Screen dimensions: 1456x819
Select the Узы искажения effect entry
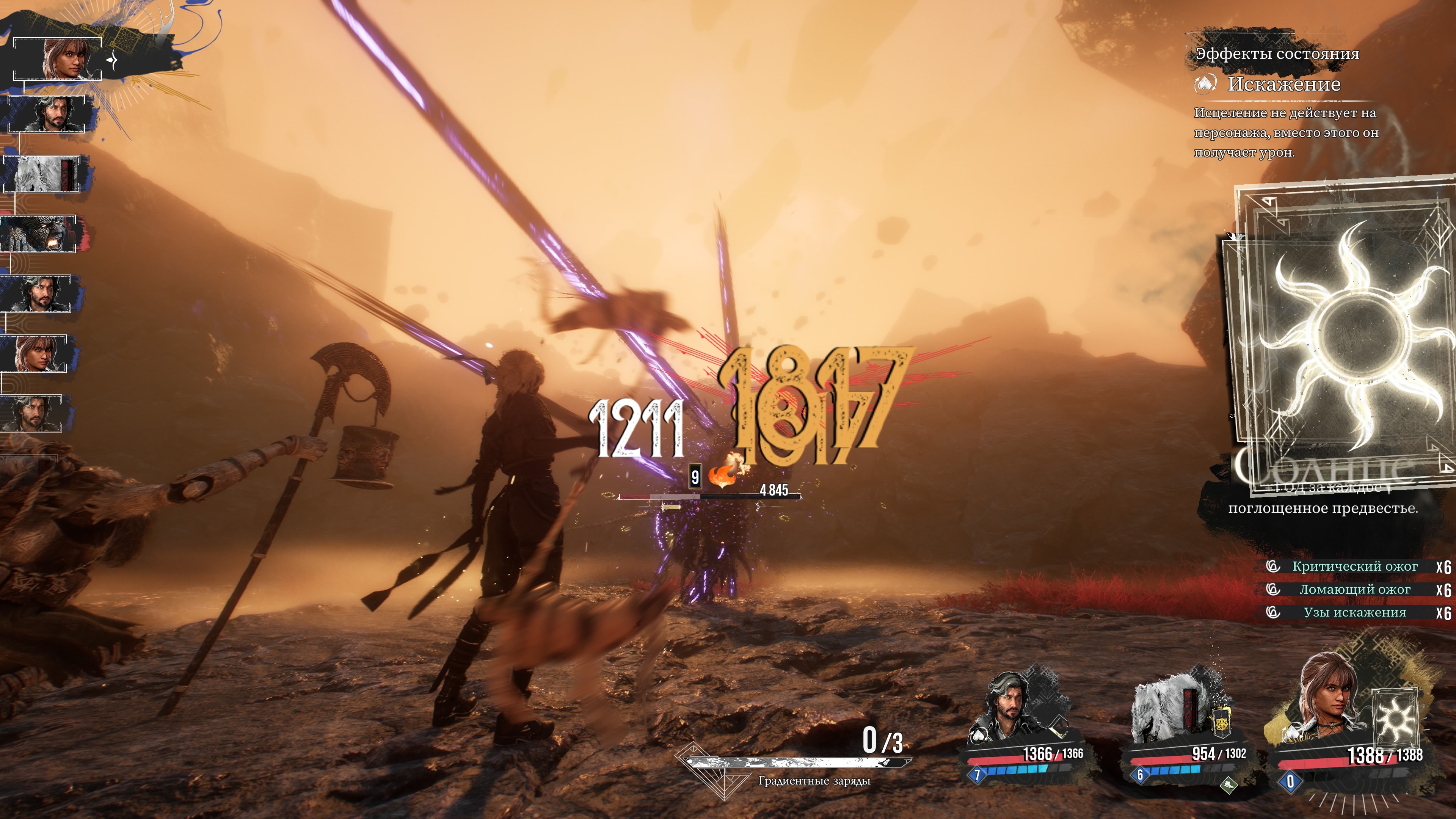pos(1354,613)
